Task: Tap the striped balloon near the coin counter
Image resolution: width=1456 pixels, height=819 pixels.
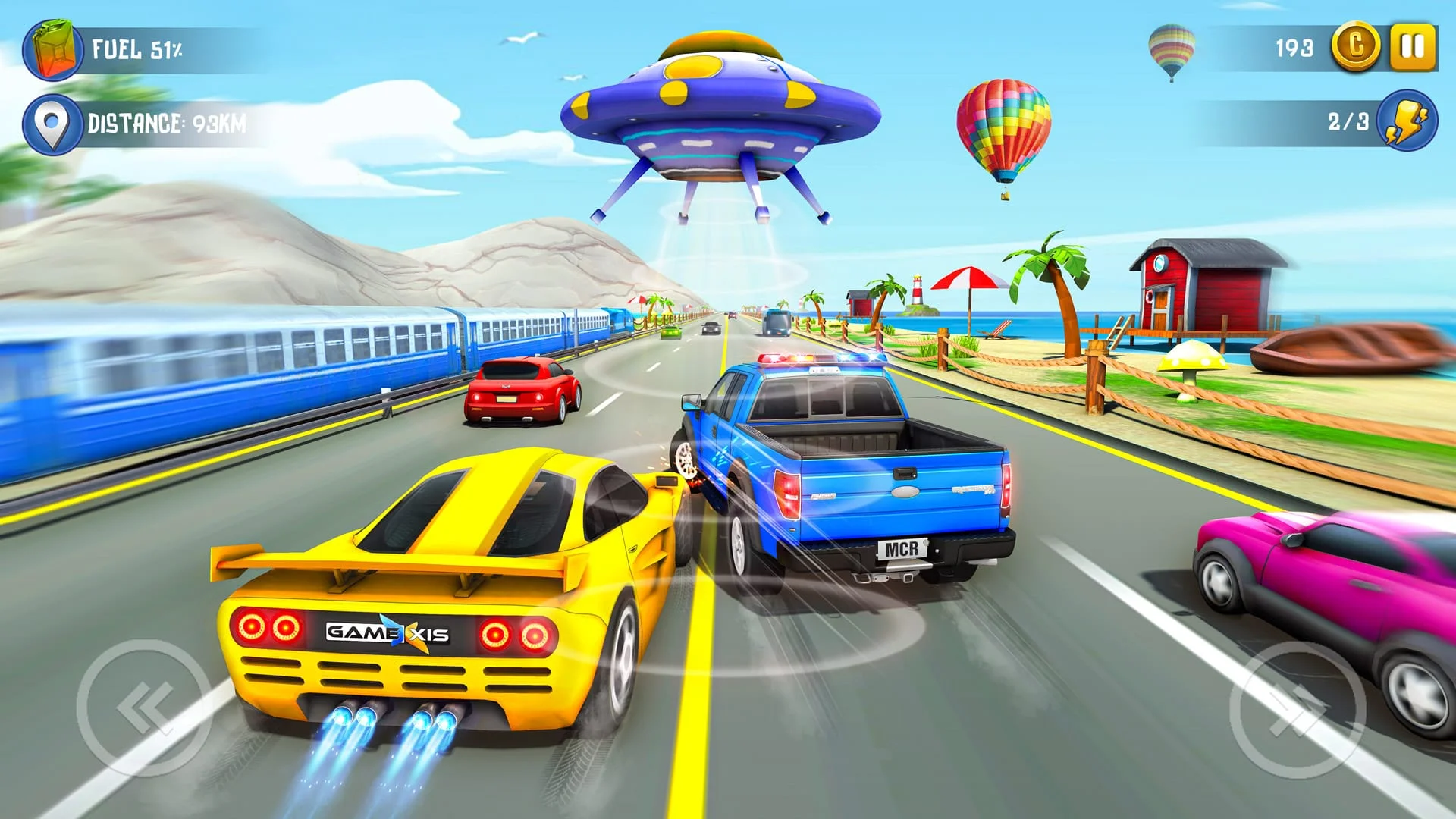Action: [x=1174, y=49]
